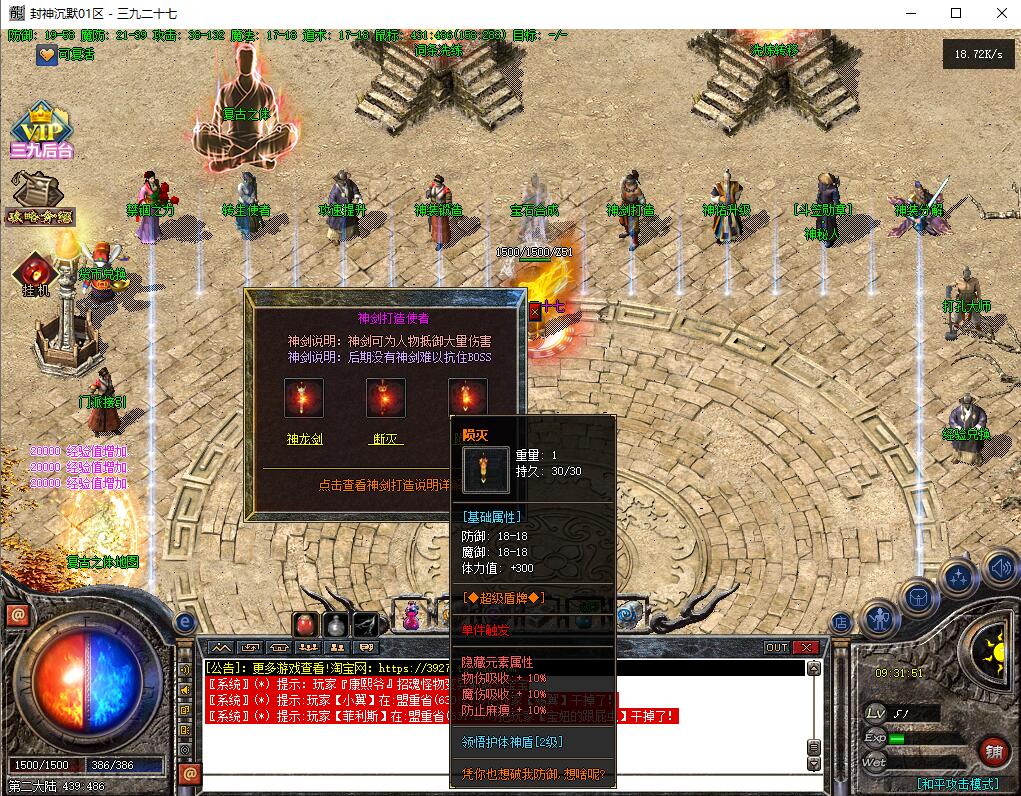The image size is (1021, 796).
Task: Open the 铺 shop round button
Action: coord(994,749)
